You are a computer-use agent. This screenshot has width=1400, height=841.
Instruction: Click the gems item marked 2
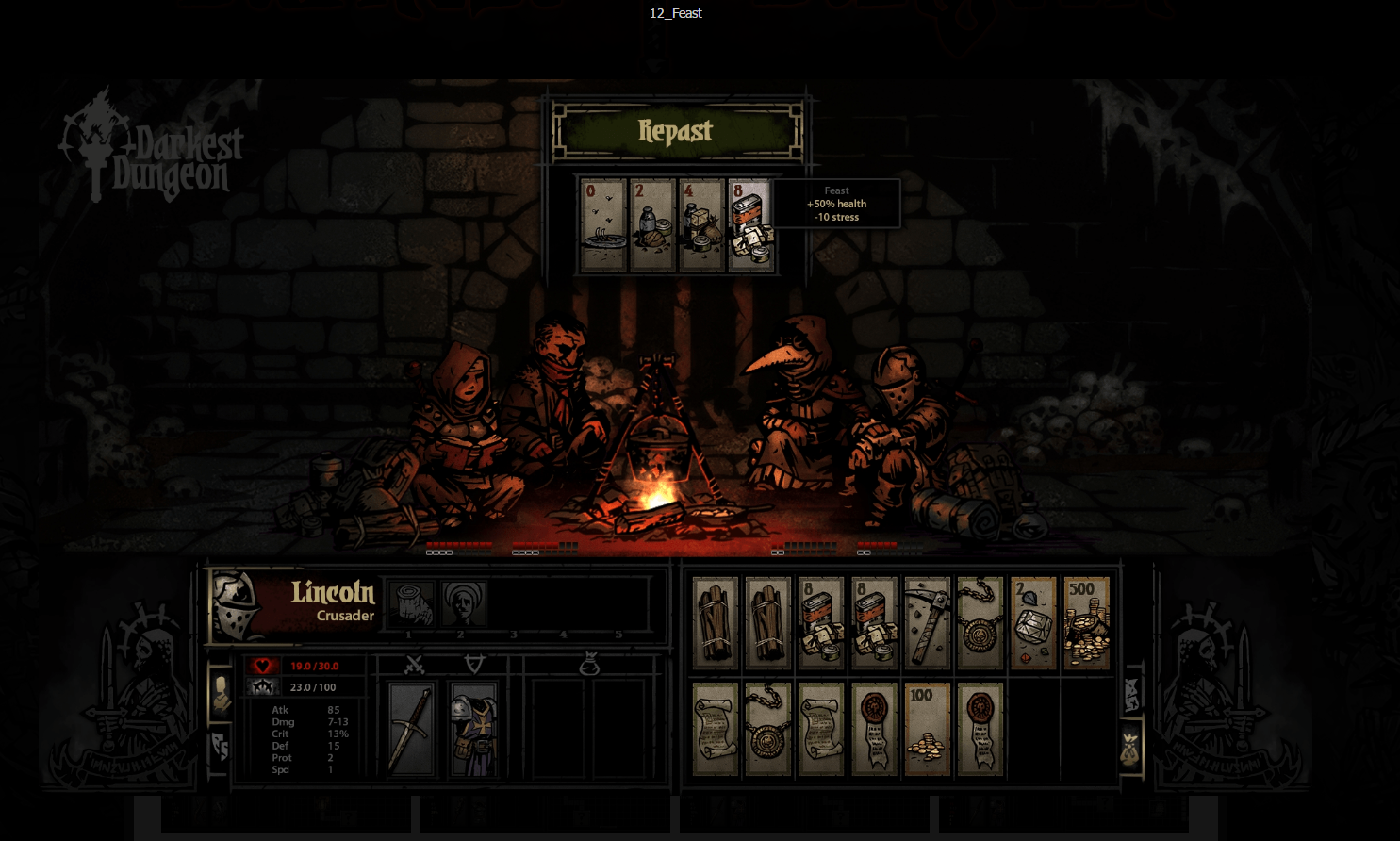[1033, 622]
